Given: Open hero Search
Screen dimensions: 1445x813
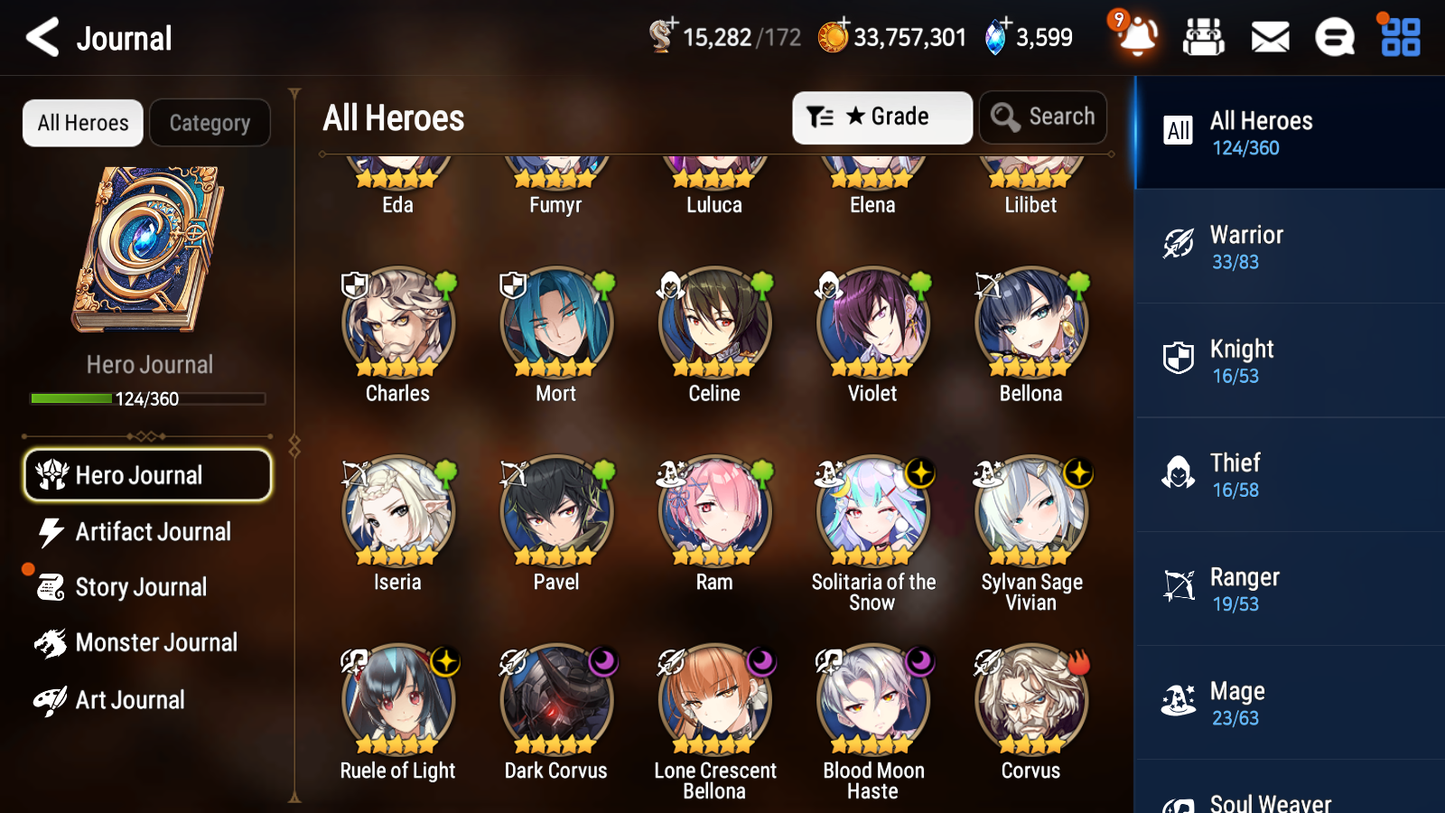Looking at the screenshot, I should 1043,117.
